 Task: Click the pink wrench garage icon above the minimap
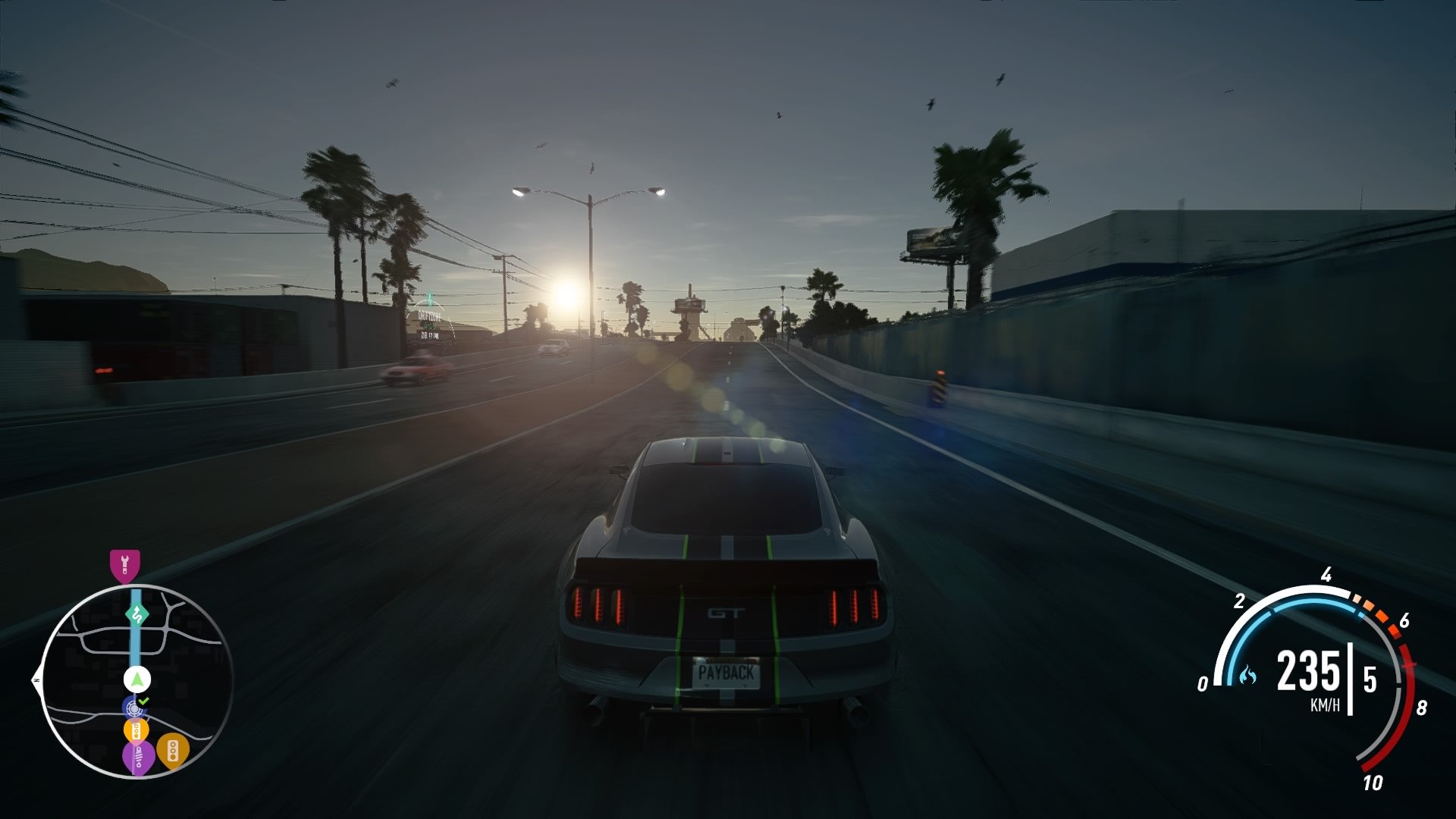pos(125,563)
